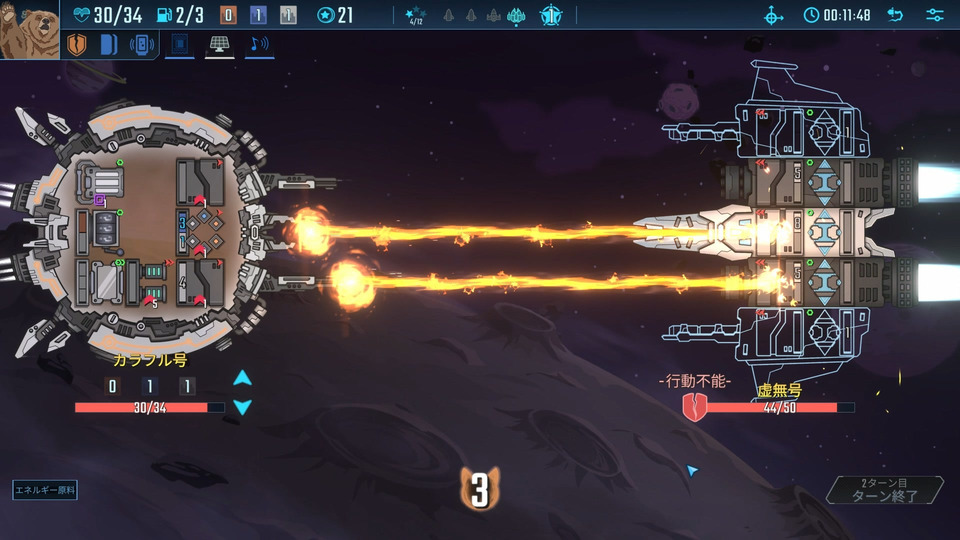Click the teal fleet ship icon
The width and height of the screenshot is (960, 540).
516,15
